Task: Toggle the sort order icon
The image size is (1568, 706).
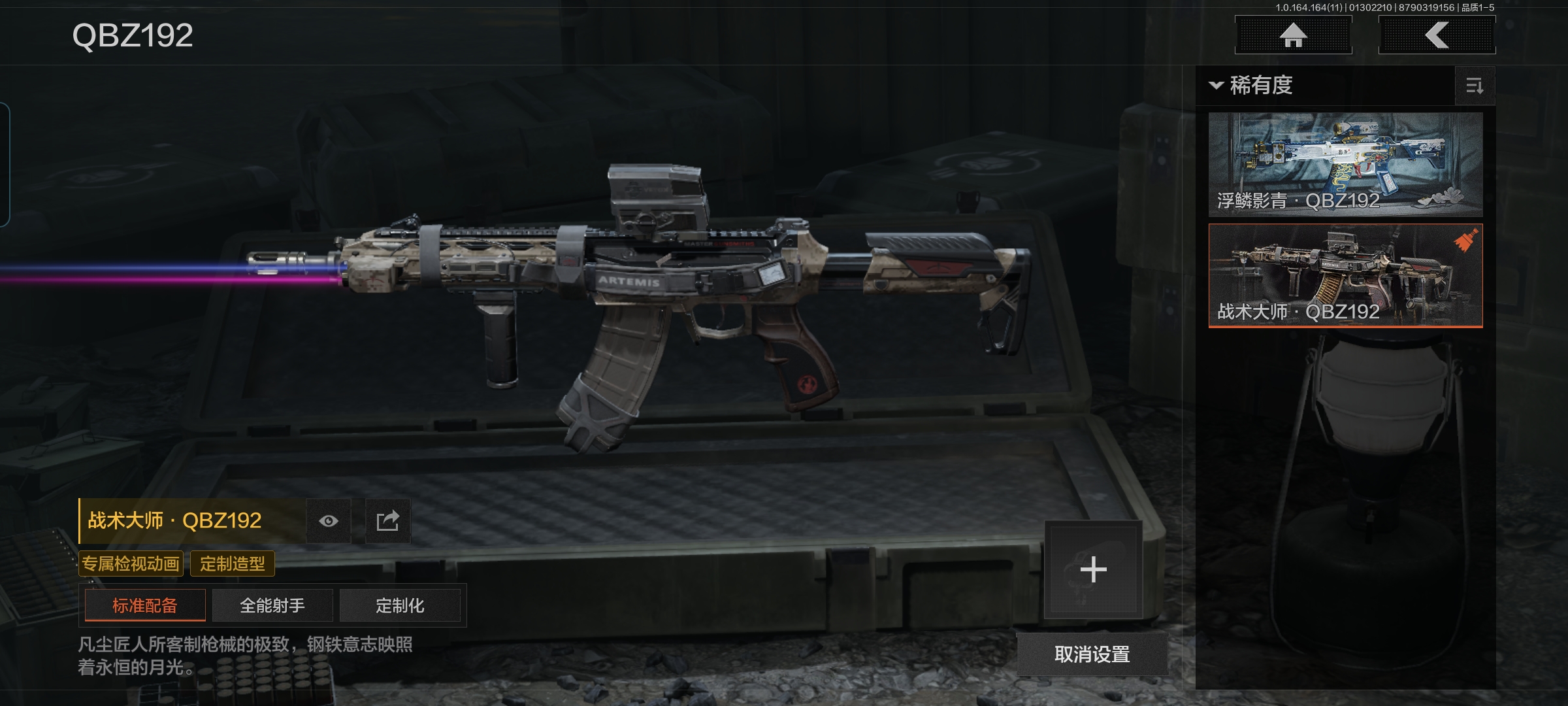Action: [x=1475, y=86]
